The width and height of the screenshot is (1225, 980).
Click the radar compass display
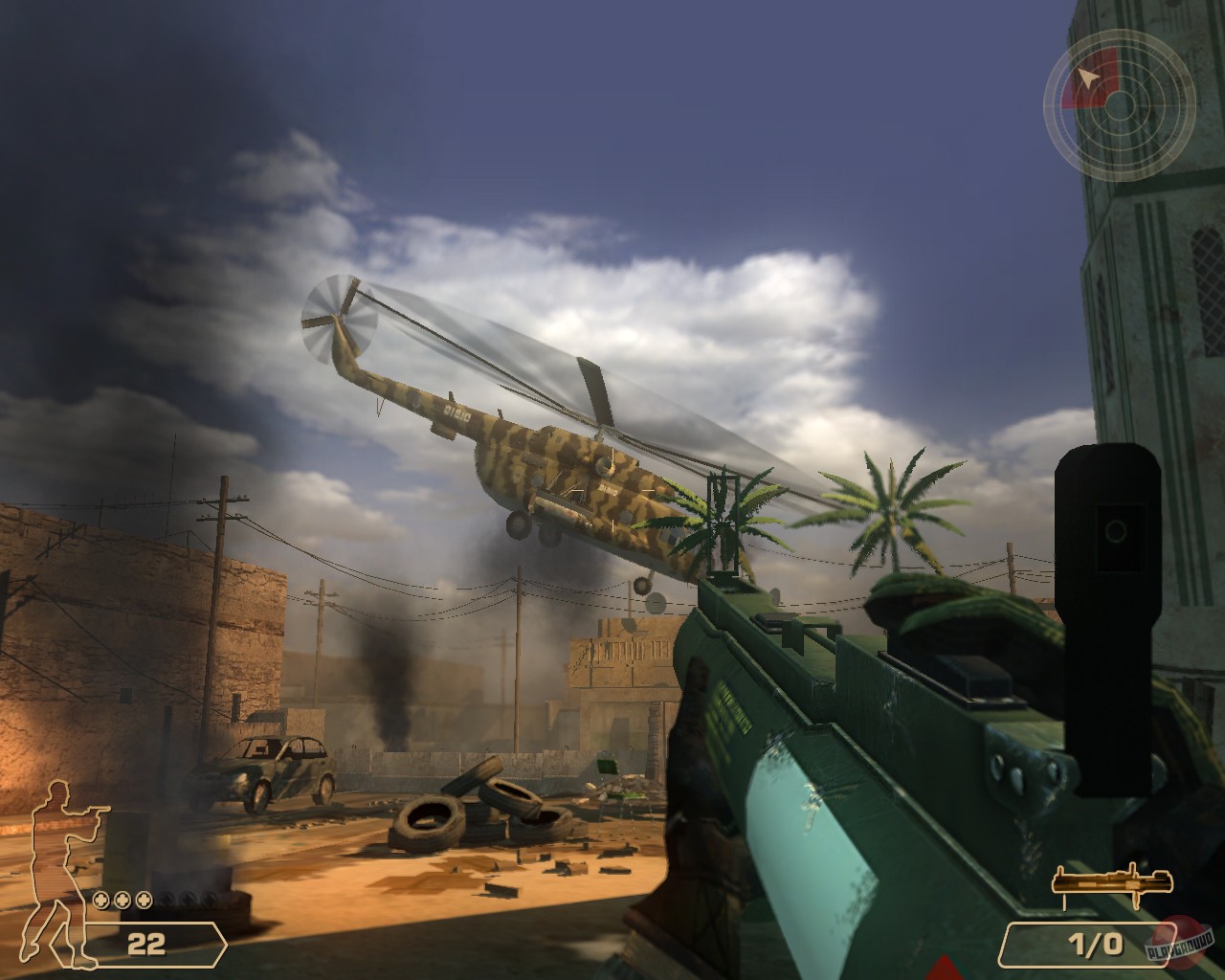point(1120,105)
